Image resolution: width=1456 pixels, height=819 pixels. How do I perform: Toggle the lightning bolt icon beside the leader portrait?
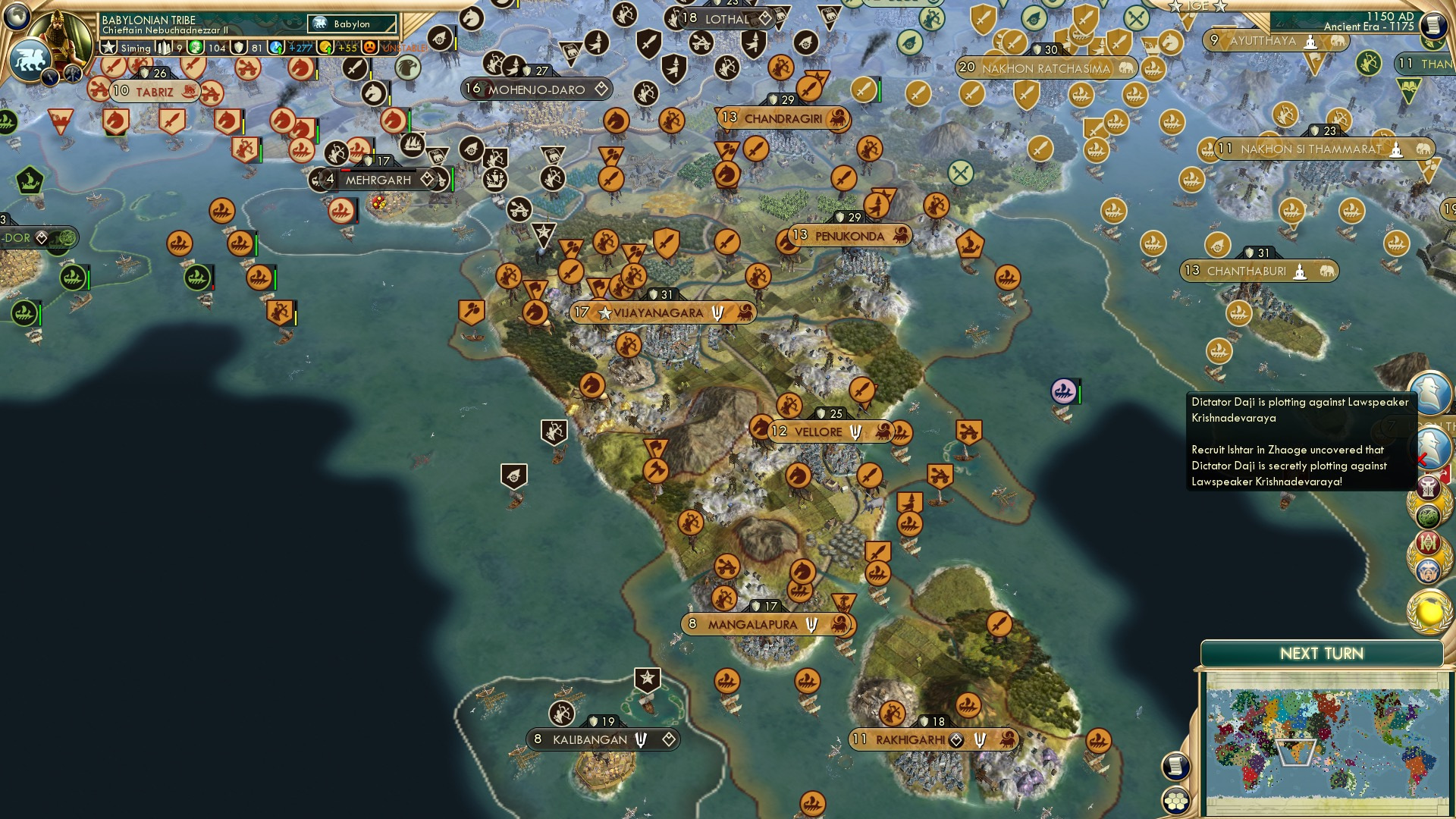pyautogui.click(x=49, y=76)
